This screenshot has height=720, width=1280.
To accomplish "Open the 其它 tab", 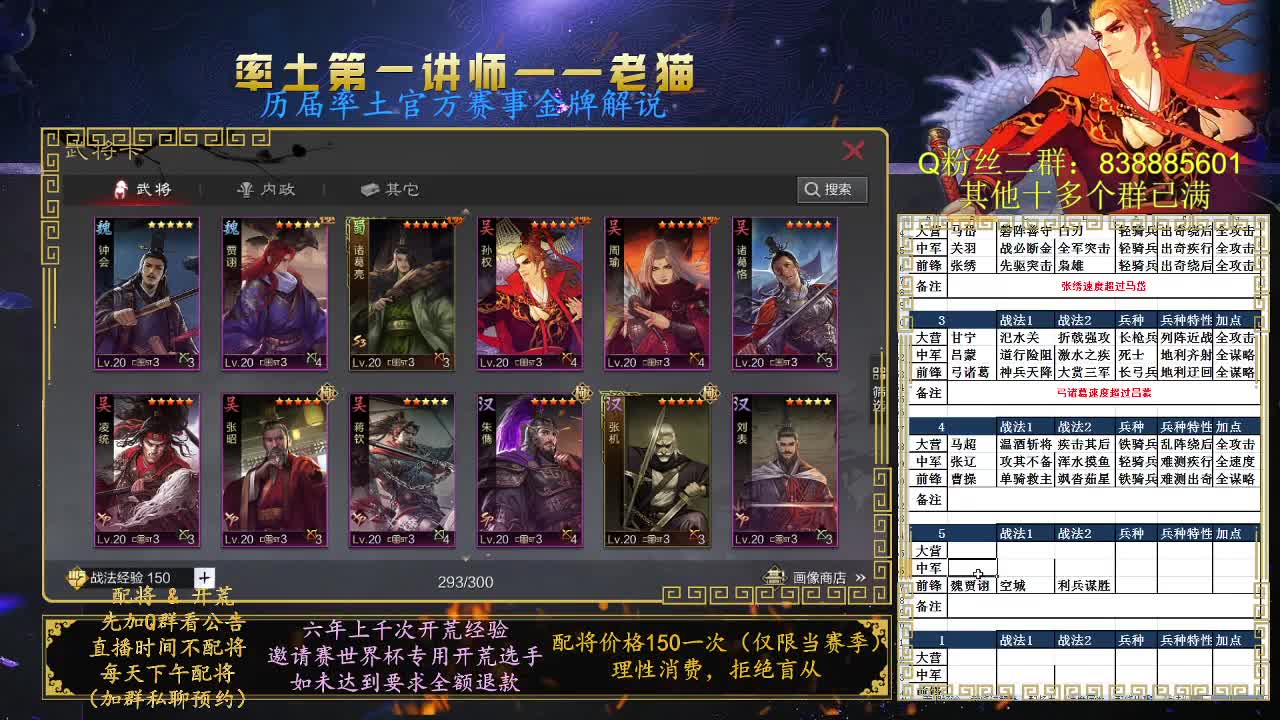I will pyautogui.click(x=388, y=190).
